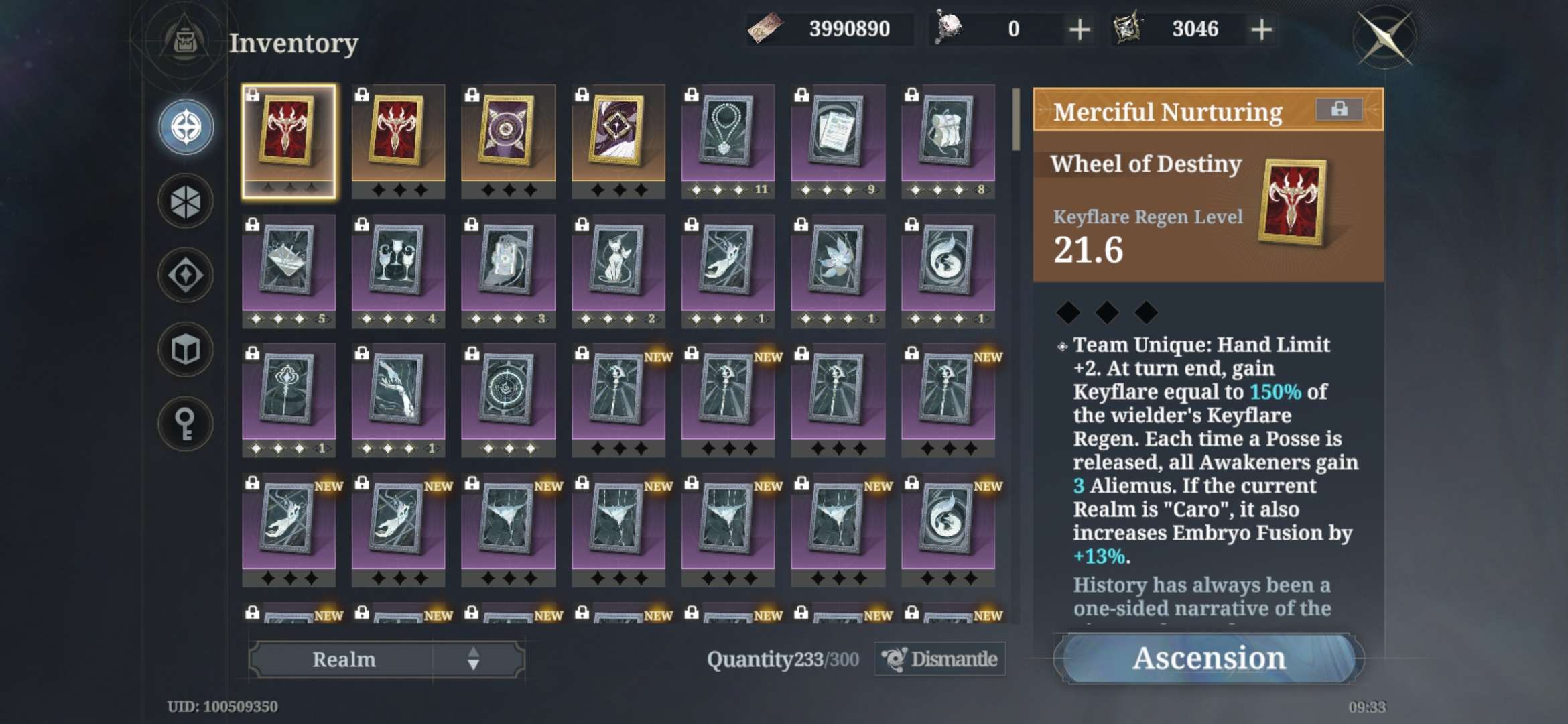Pick the cat figure item slot
The image size is (1568, 724).
(x=618, y=263)
